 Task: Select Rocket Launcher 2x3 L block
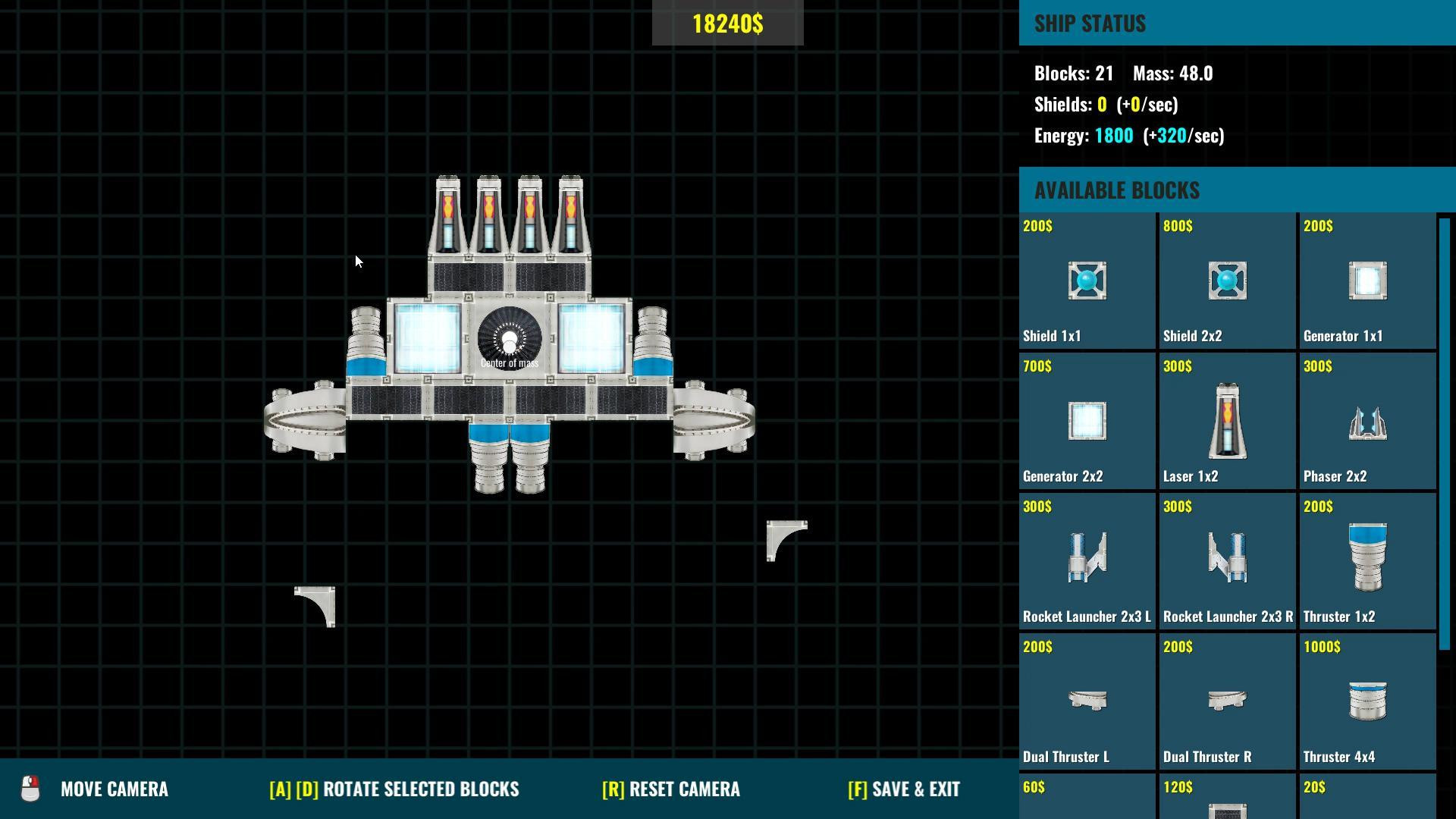tap(1087, 561)
